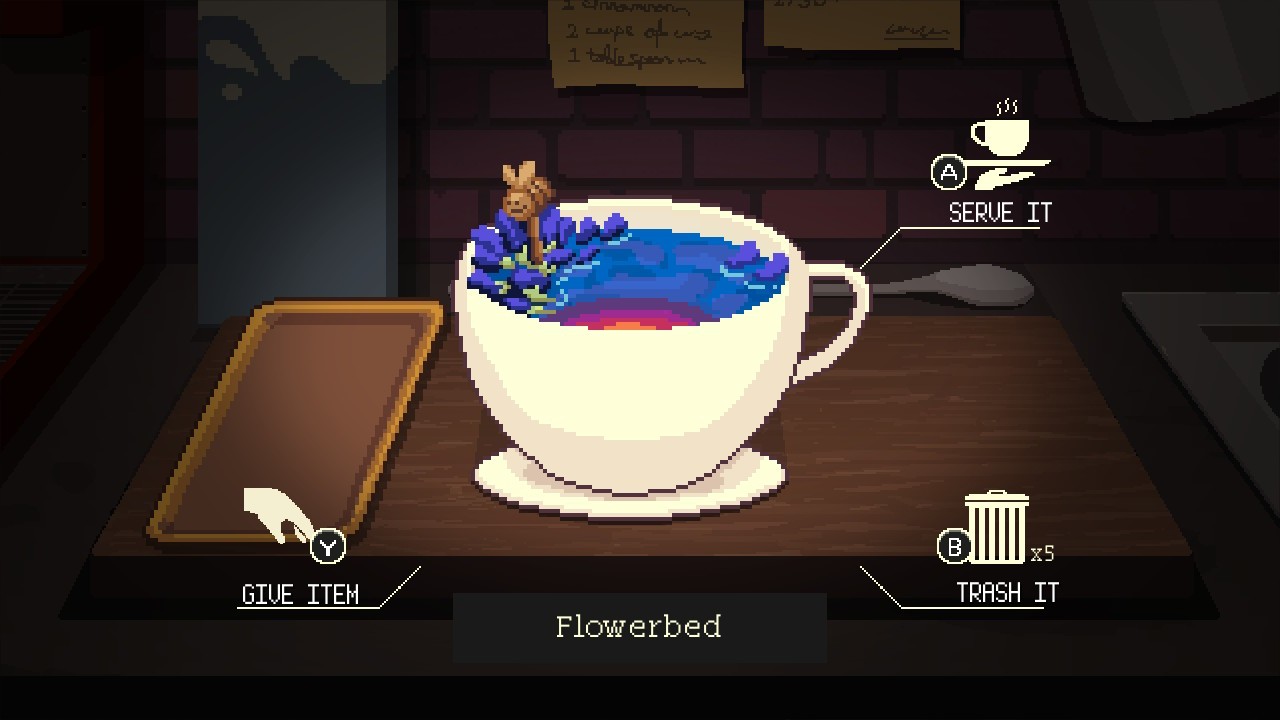Click the Flowerbed drink name banner

638,628
